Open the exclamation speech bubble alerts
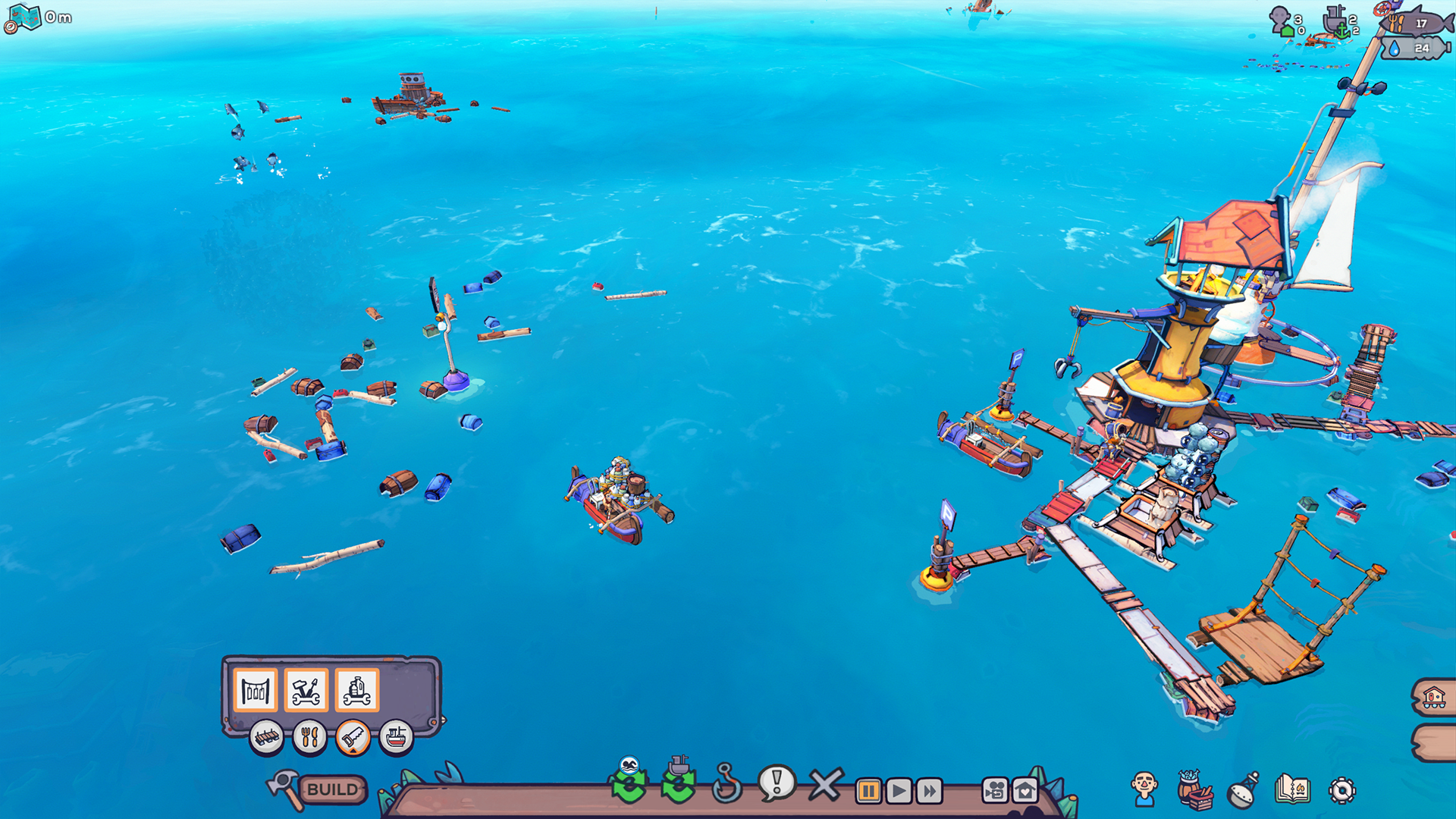Screen dimensions: 1456x819 pyautogui.click(x=777, y=783)
